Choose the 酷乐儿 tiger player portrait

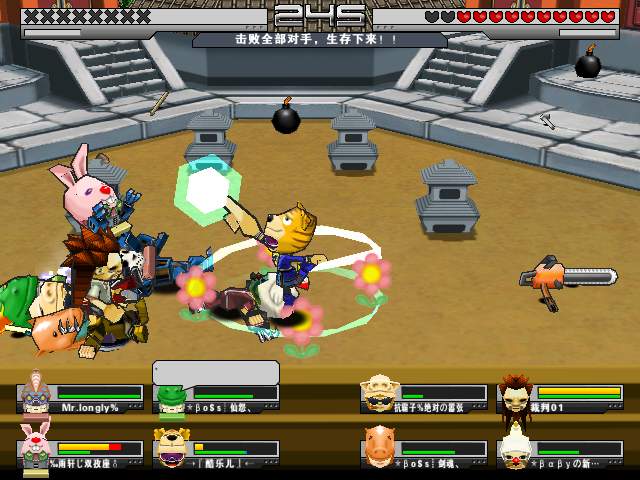click(x=171, y=448)
